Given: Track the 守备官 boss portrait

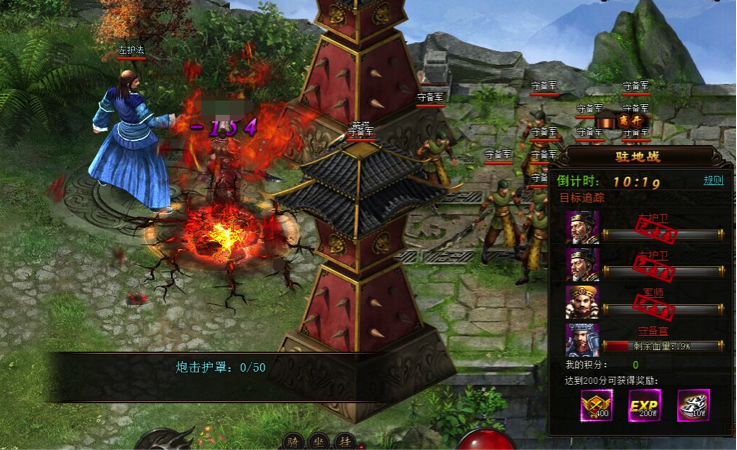Looking at the screenshot, I should (x=583, y=340).
